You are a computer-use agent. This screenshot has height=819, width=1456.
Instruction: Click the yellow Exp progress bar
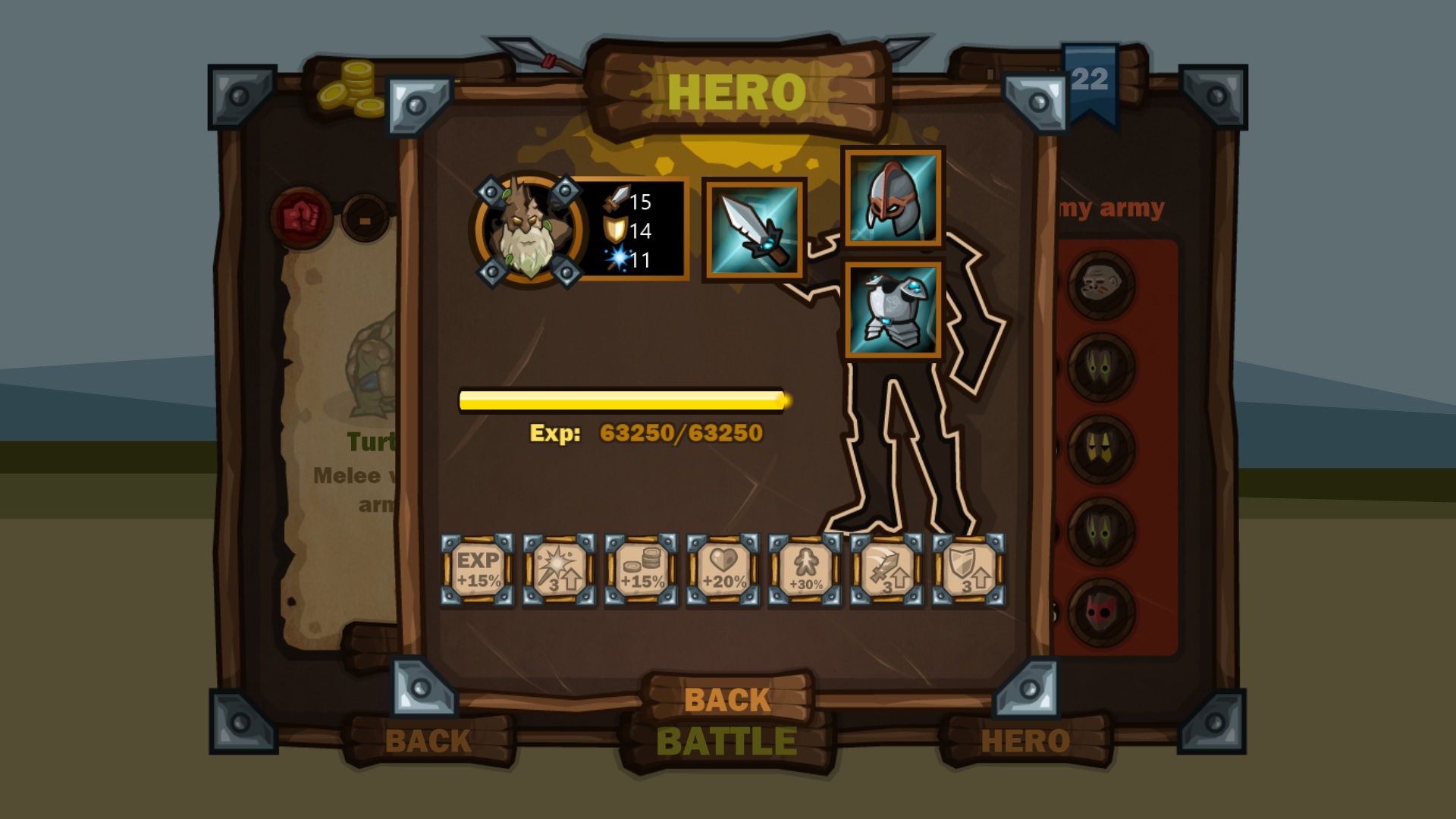coord(623,398)
